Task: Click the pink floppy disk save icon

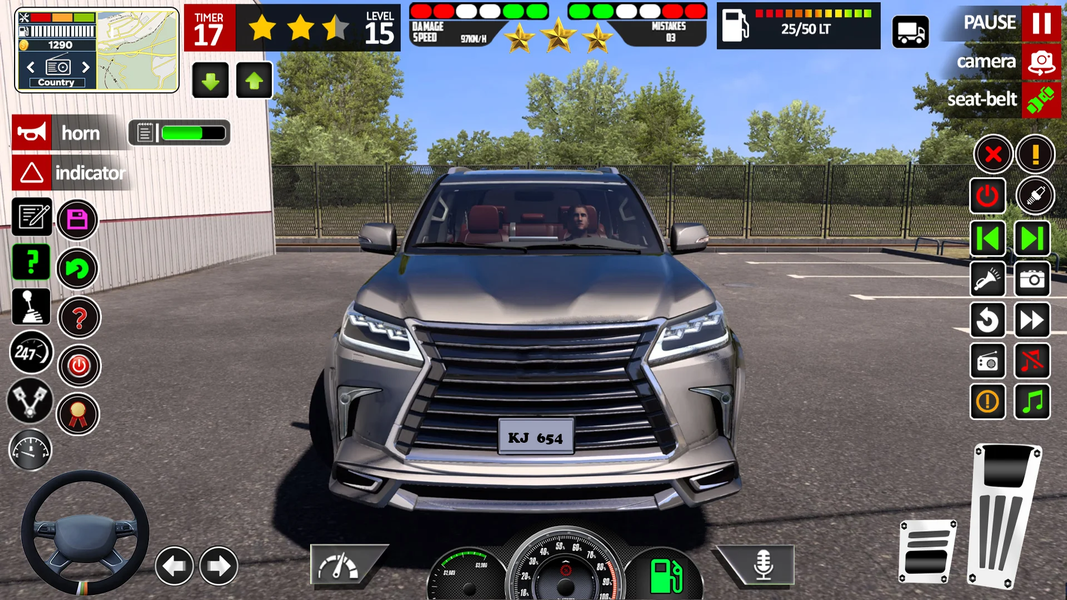Action: (77, 219)
